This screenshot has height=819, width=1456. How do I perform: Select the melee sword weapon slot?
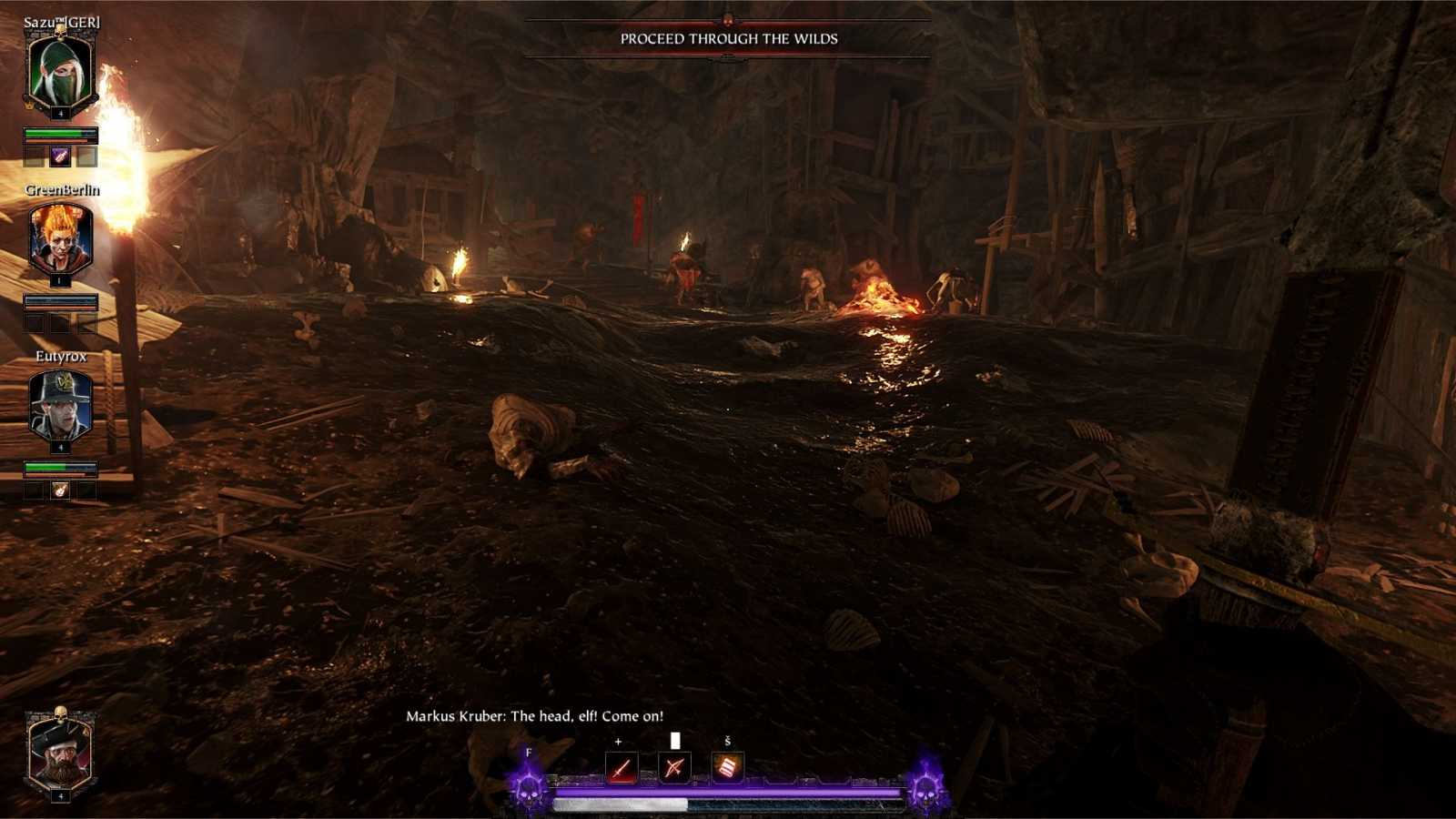[619, 765]
